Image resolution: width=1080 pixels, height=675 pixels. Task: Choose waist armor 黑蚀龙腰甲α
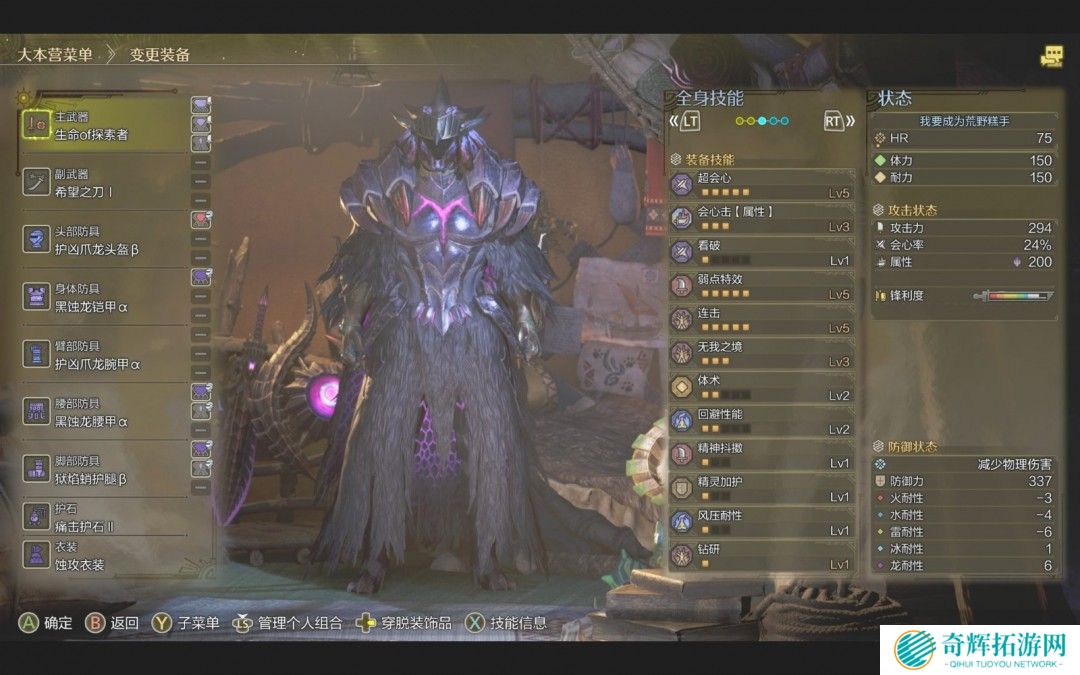point(100,411)
